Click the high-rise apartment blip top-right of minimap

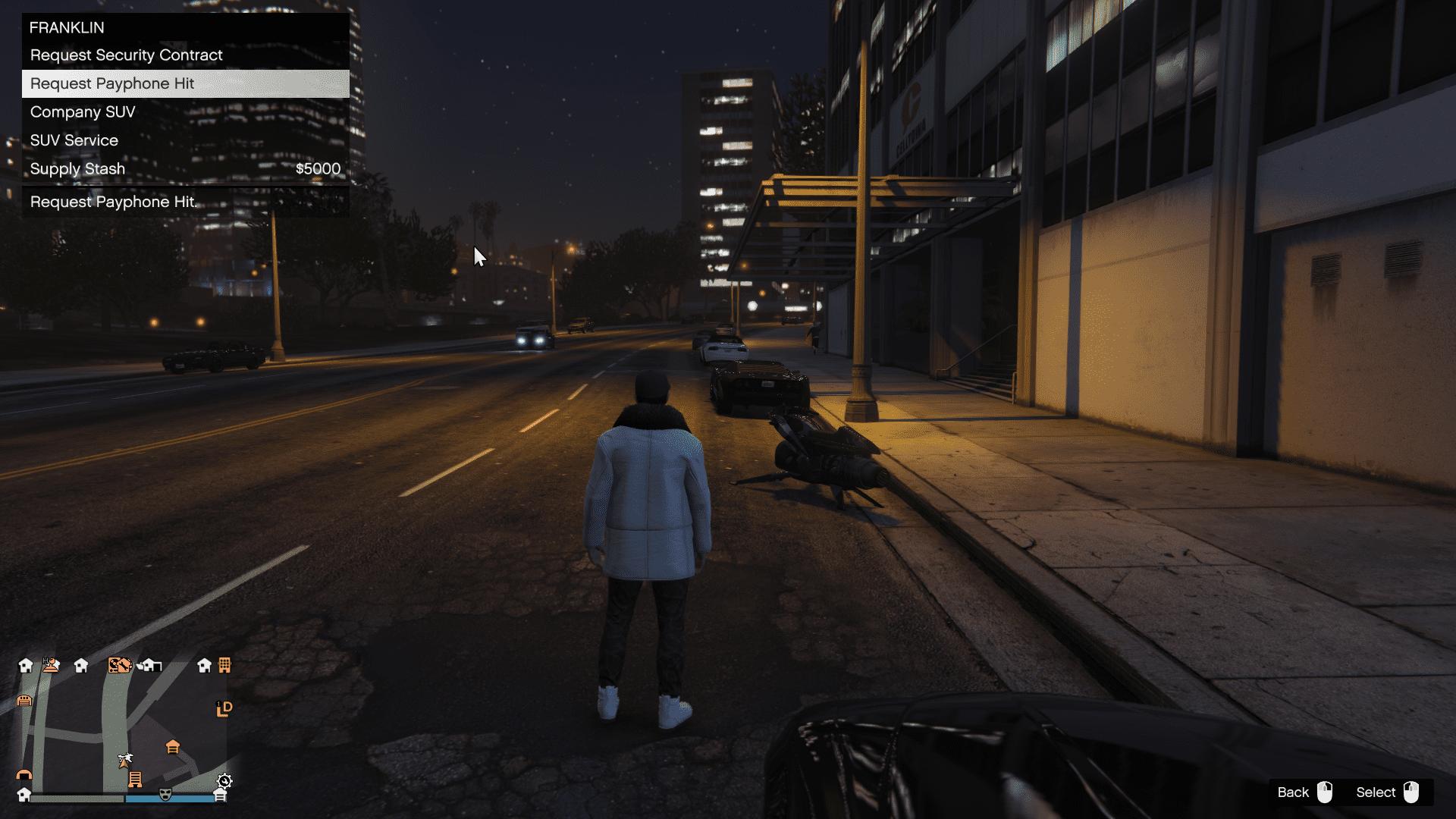(224, 666)
